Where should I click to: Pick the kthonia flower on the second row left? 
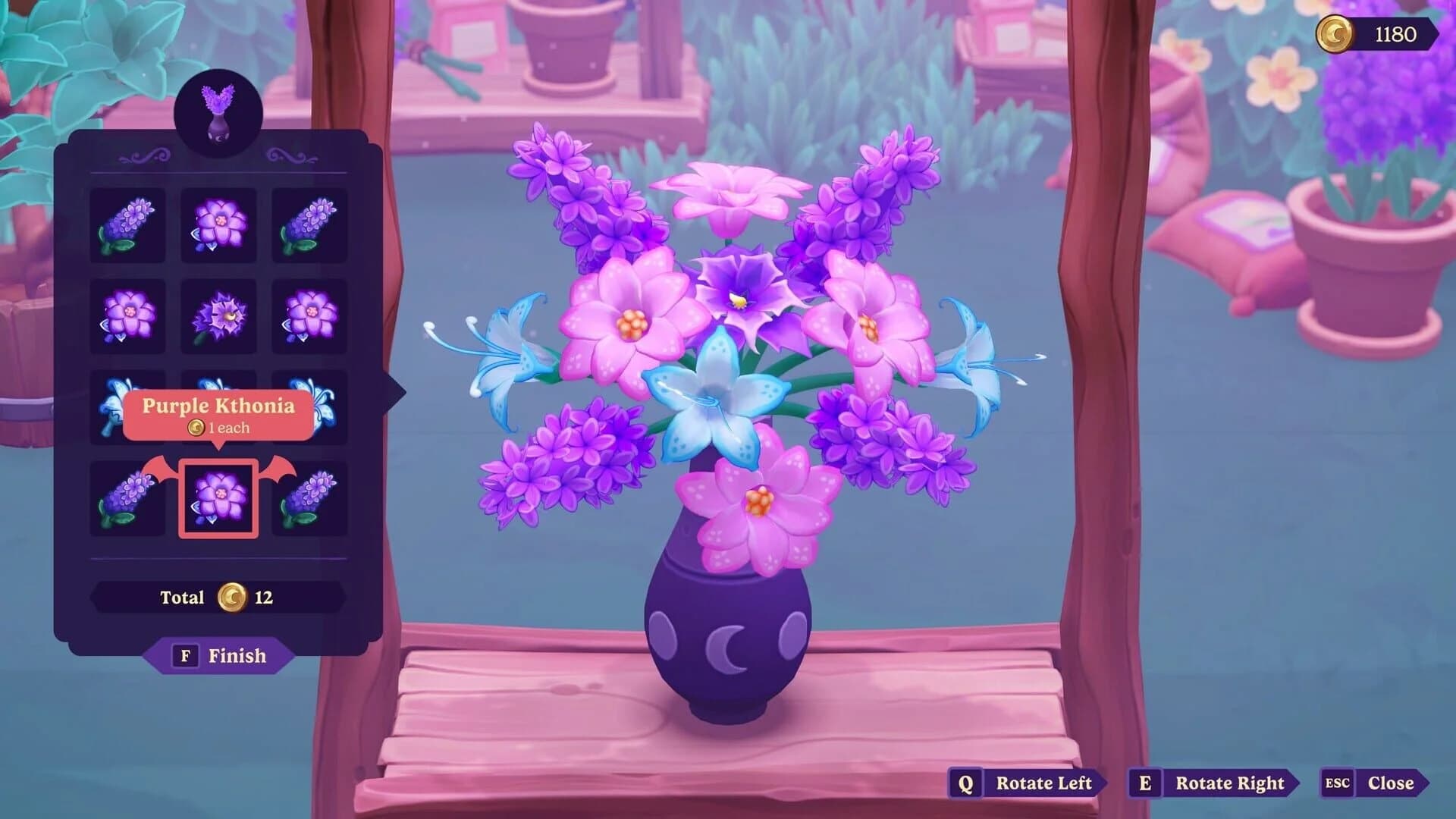tap(127, 315)
